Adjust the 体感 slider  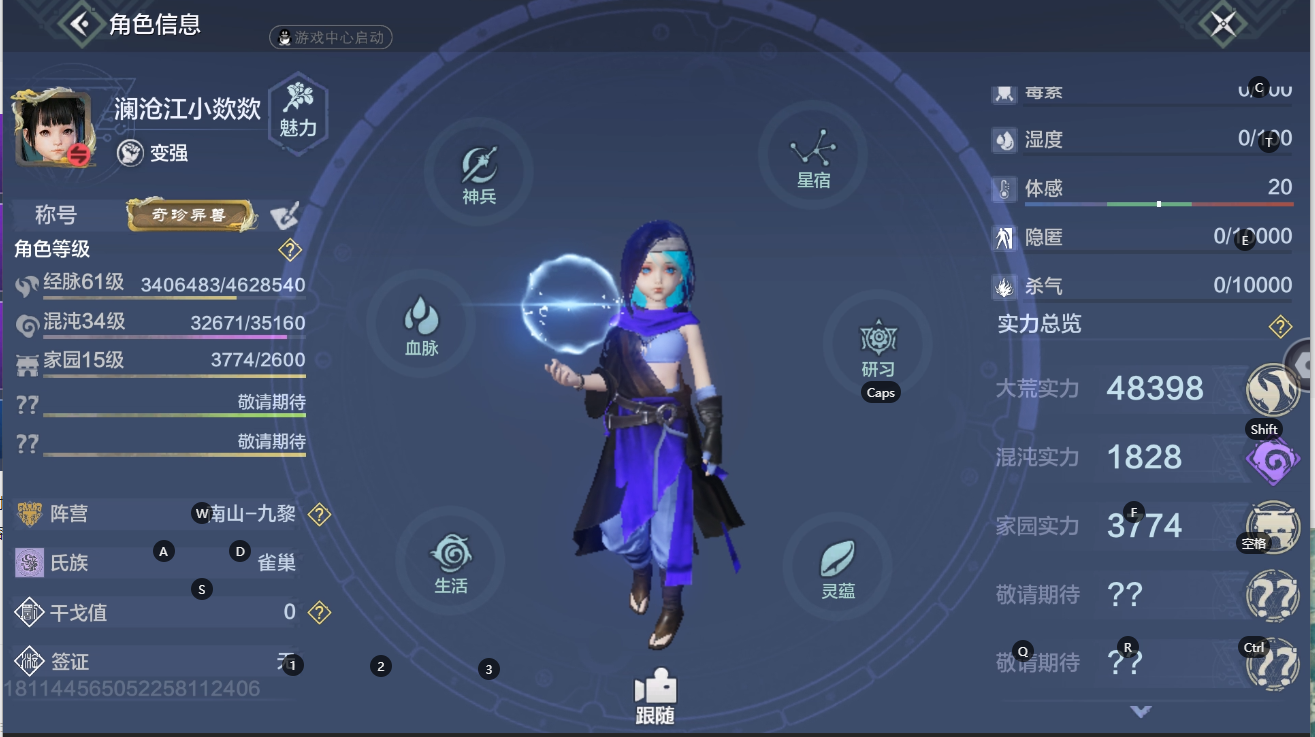point(1157,202)
